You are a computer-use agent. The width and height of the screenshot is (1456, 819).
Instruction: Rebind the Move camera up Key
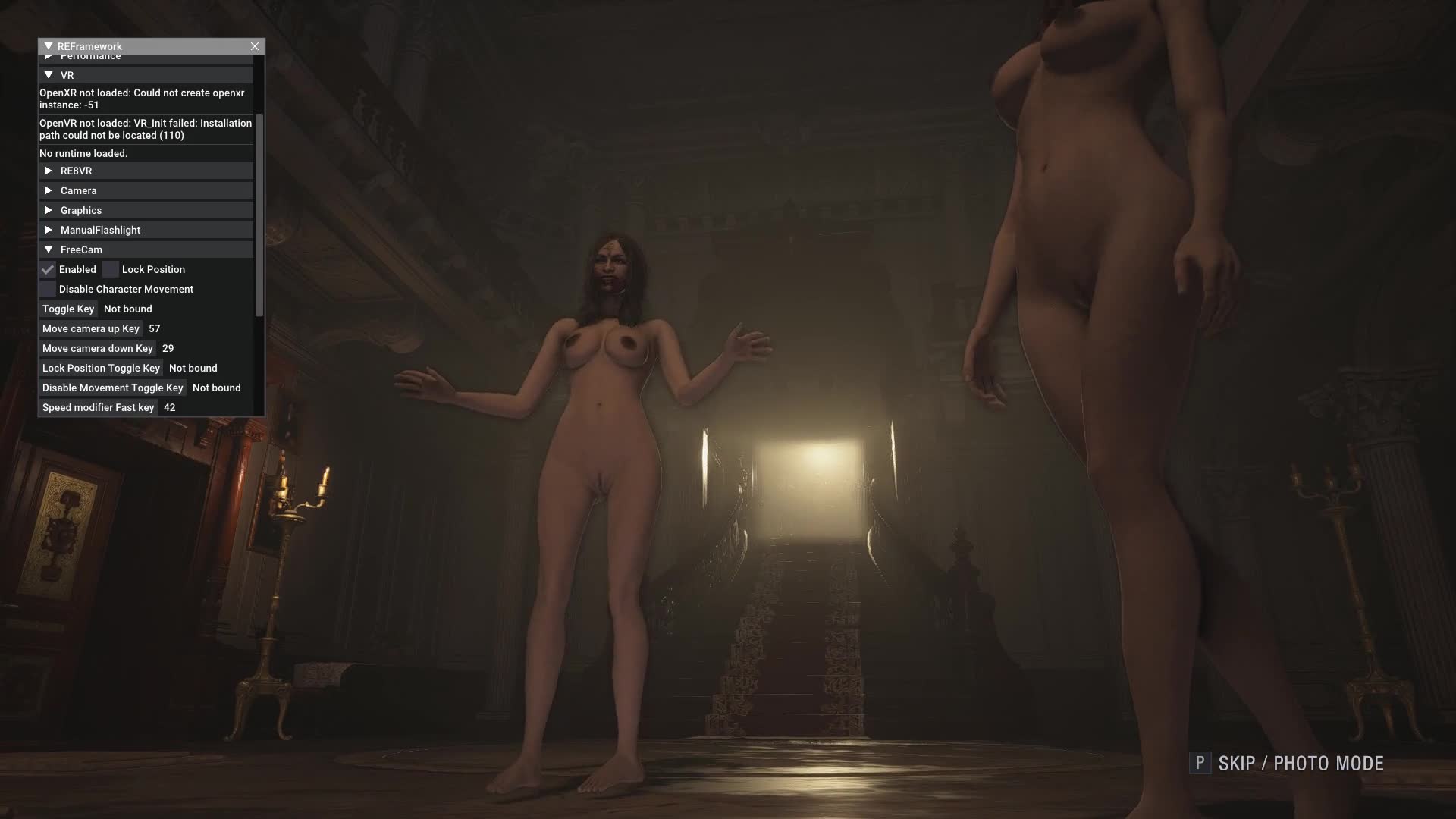point(91,328)
